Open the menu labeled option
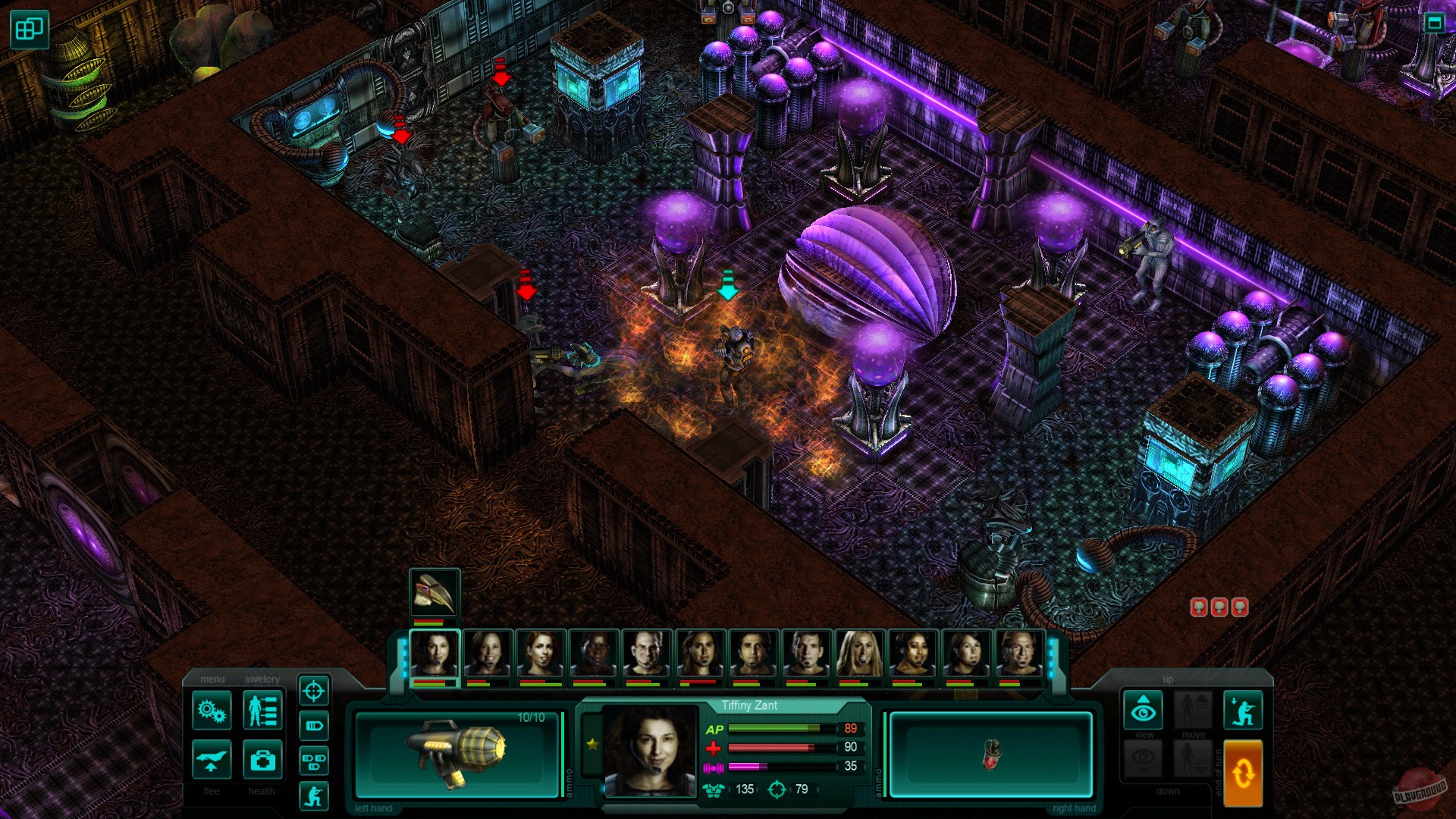 (x=212, y=679)
